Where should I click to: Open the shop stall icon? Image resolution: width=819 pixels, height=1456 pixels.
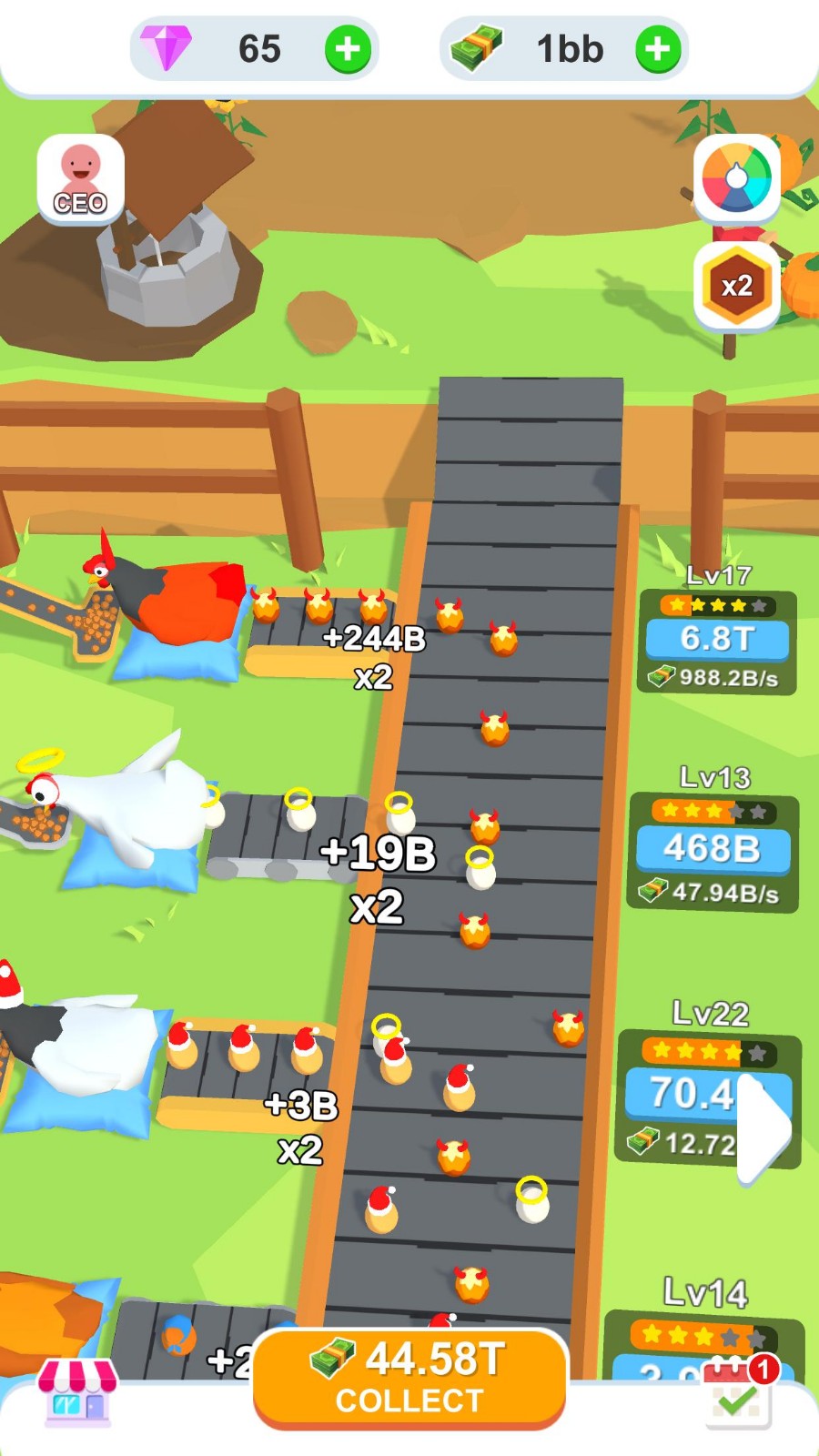click(76, 1390)
